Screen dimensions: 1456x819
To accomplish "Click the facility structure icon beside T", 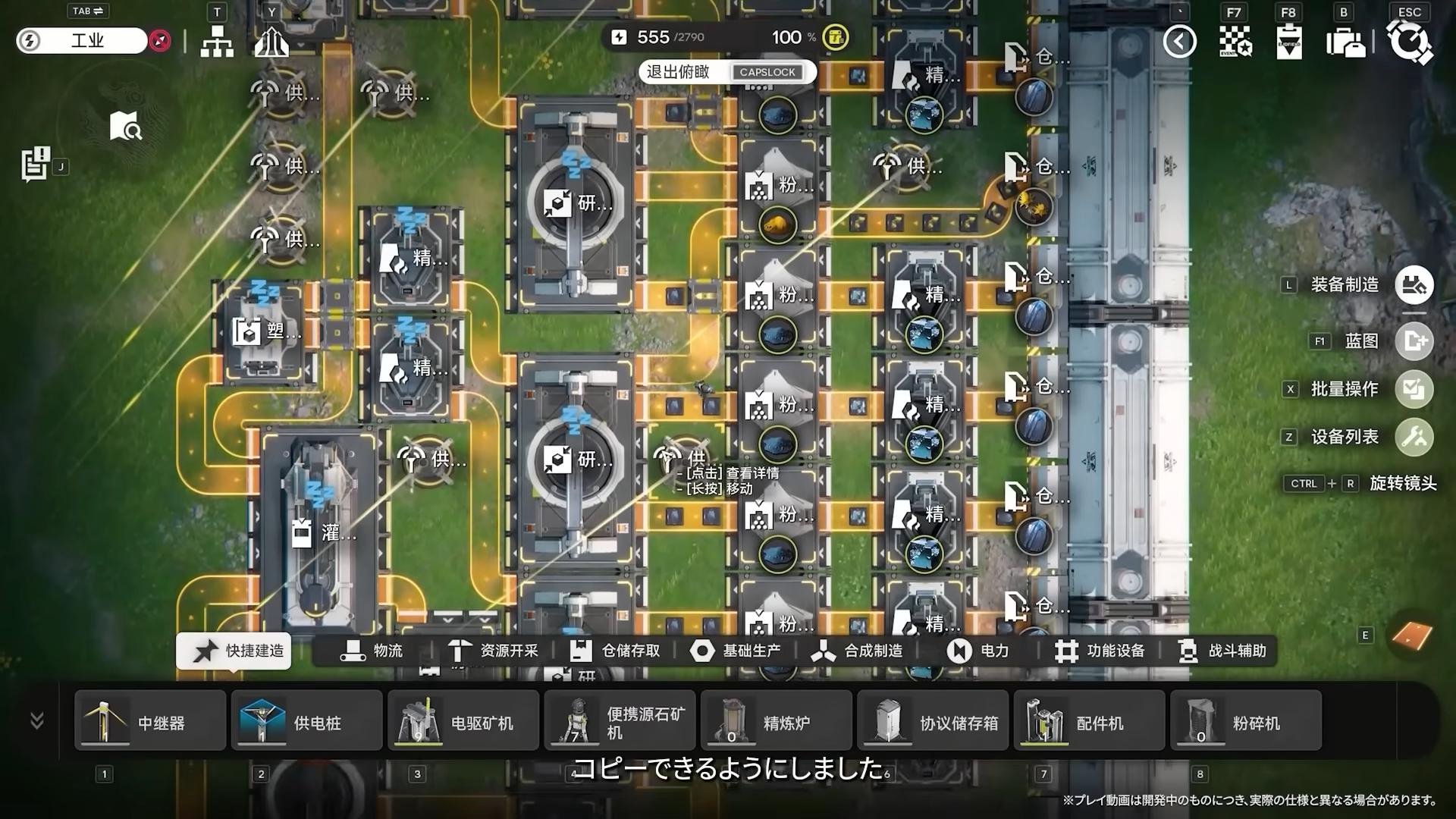I will coord(218,42).
